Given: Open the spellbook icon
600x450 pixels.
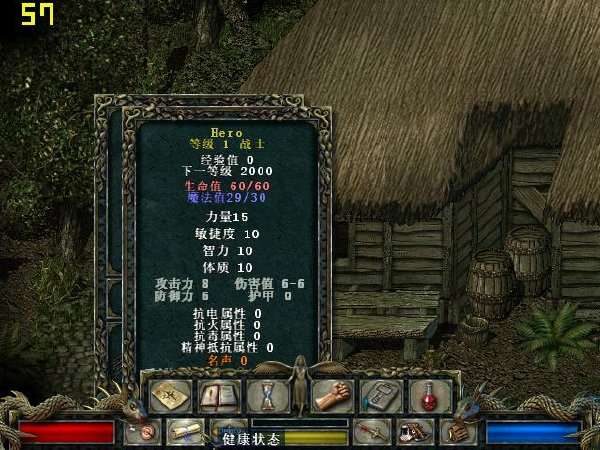Looking at the screenshot, I should click(216, 396).
